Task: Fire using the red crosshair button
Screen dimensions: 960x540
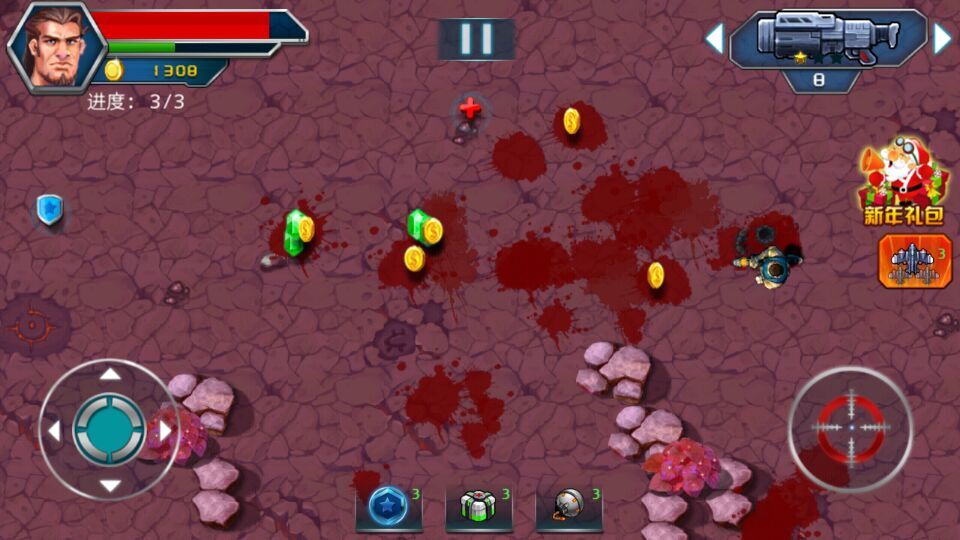Action: (x=851, y=428)
